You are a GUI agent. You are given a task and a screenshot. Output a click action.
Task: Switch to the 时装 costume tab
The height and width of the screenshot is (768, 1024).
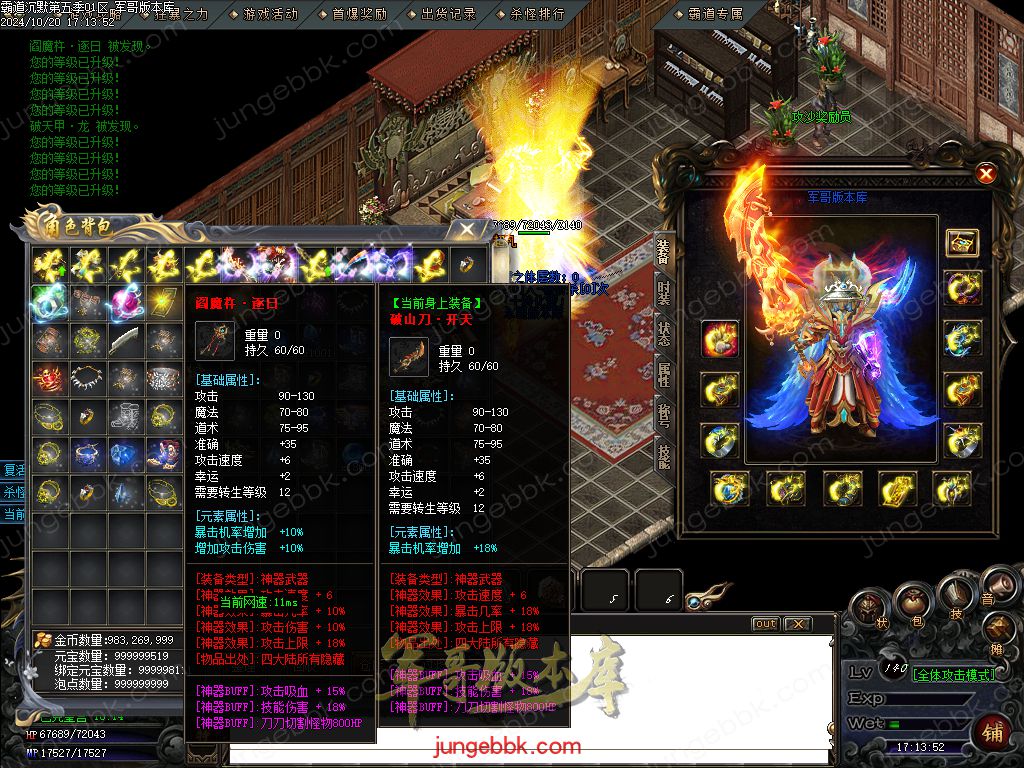(664, 292)
